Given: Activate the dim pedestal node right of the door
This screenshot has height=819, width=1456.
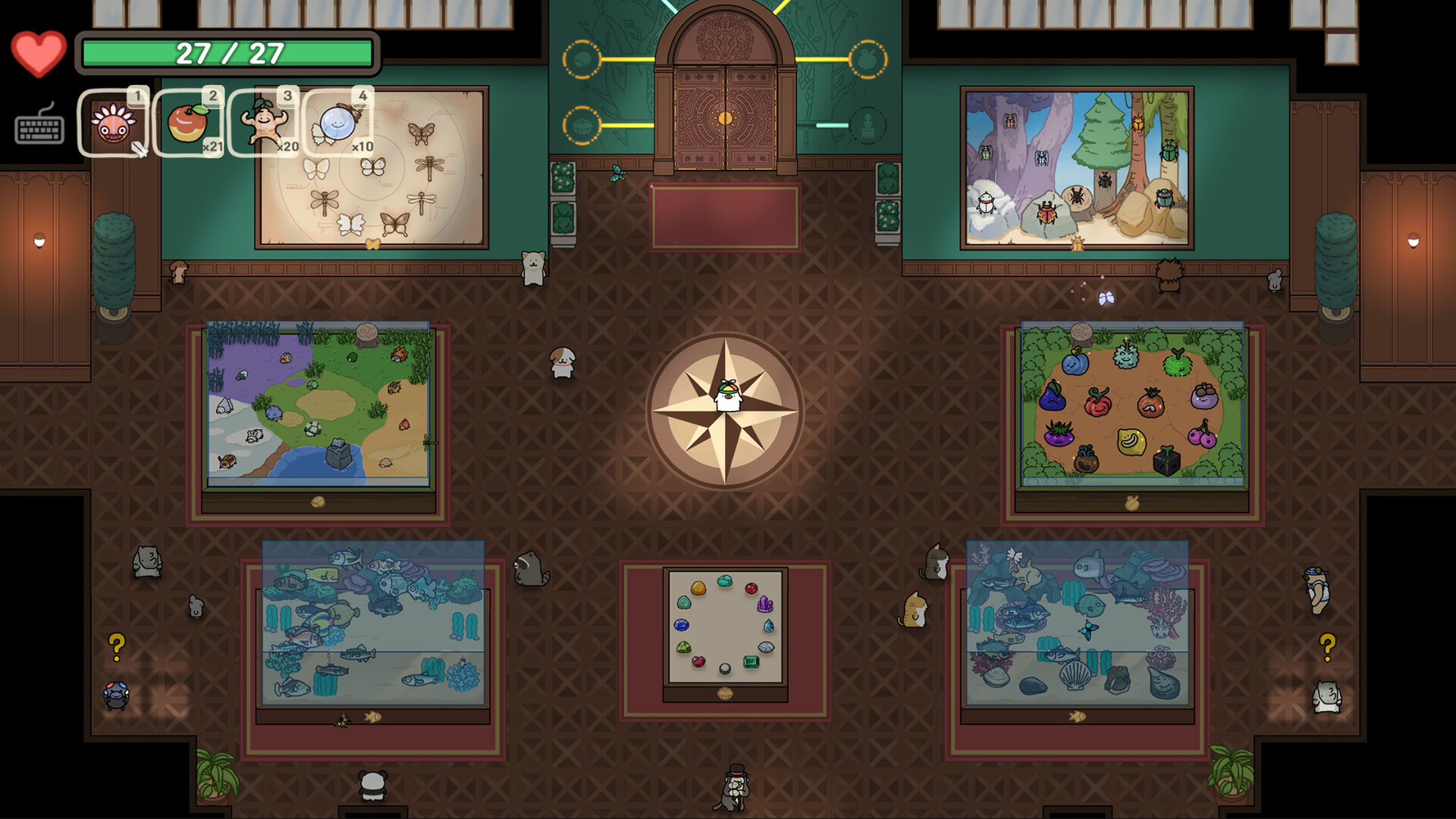Looking at the screenshot, I should (867, 125).
